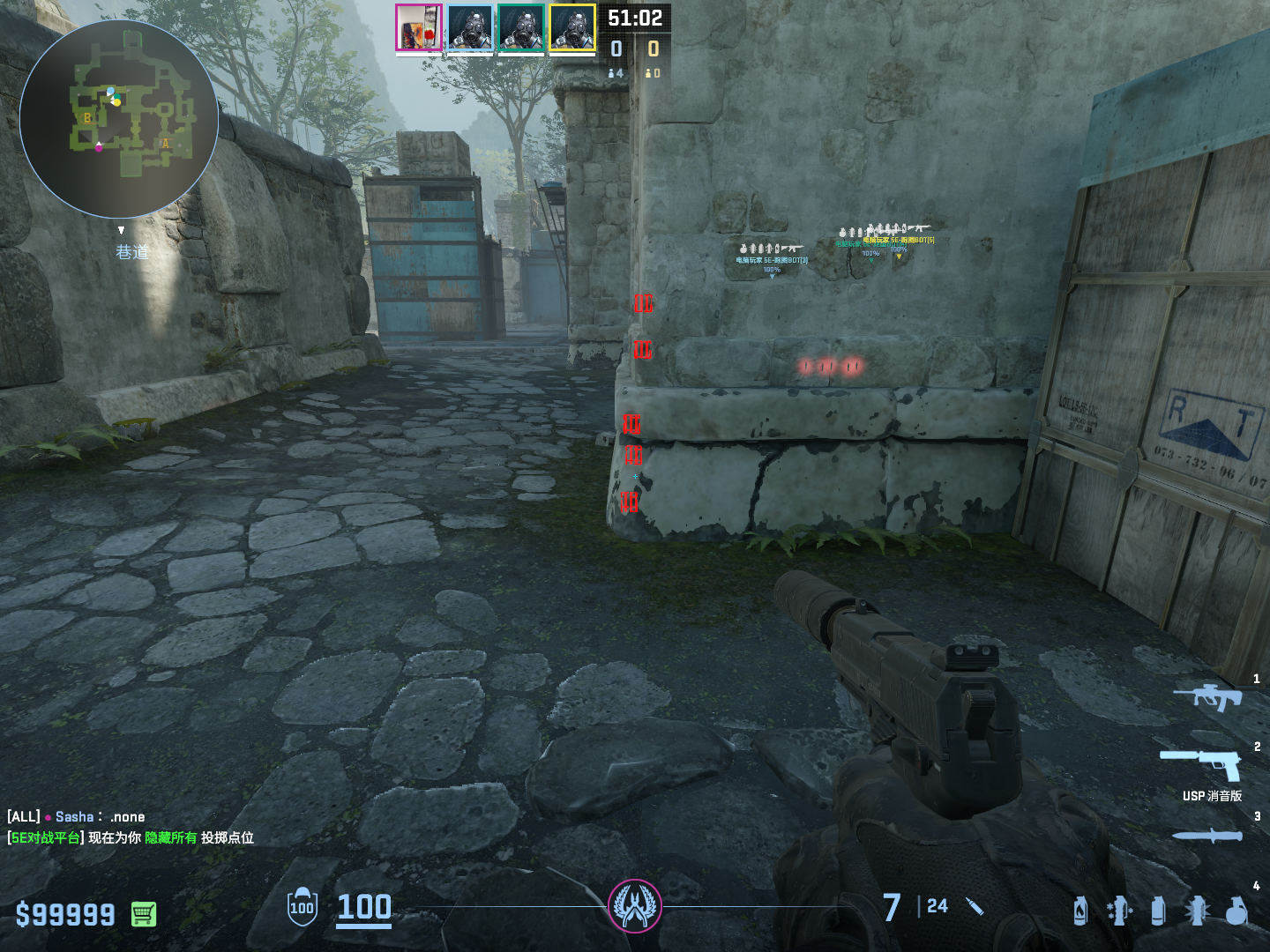Select the green-bordered bot avatar
The image size is (1270, 952).
[x=521, y=27]
